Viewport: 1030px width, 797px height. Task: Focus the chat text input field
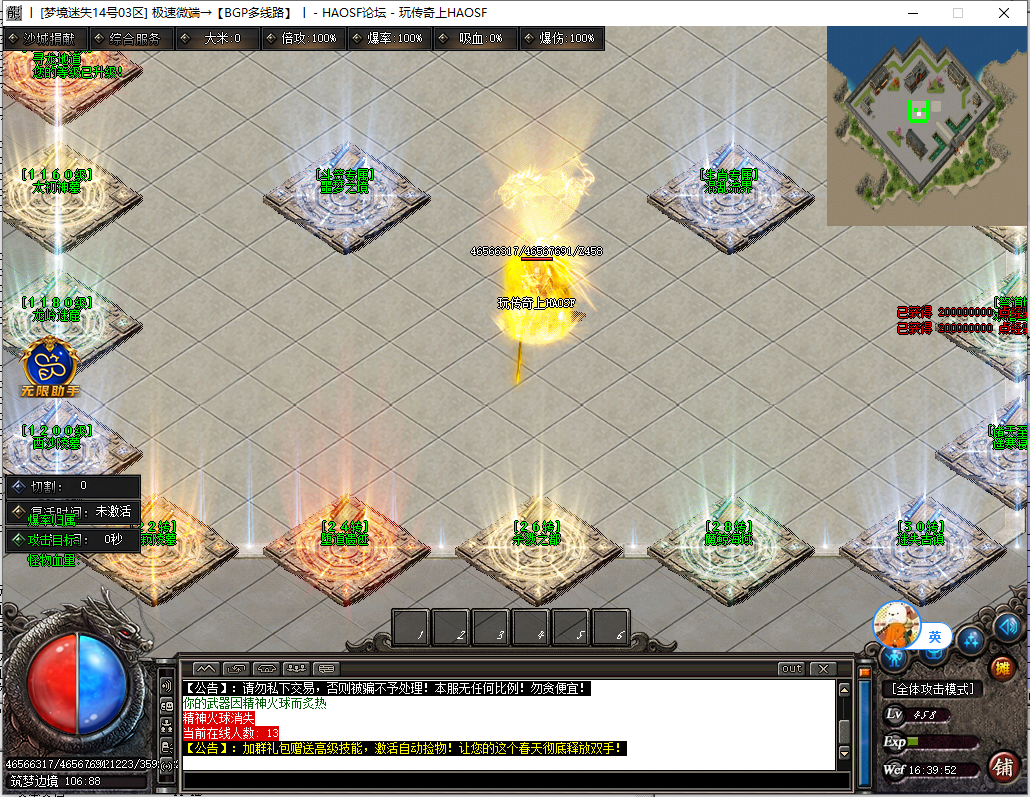pyautogui.click(x=508, y=780)
